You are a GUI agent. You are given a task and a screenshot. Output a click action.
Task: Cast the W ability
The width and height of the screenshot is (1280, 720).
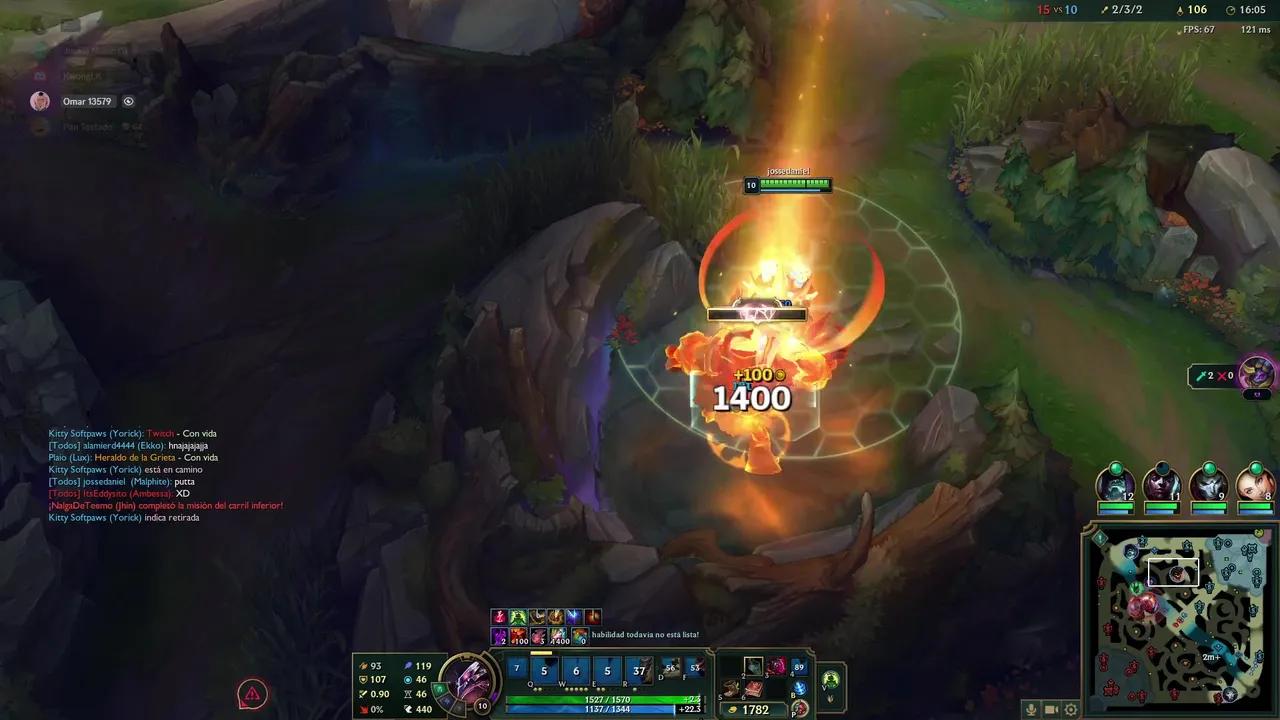click(576, 670)
